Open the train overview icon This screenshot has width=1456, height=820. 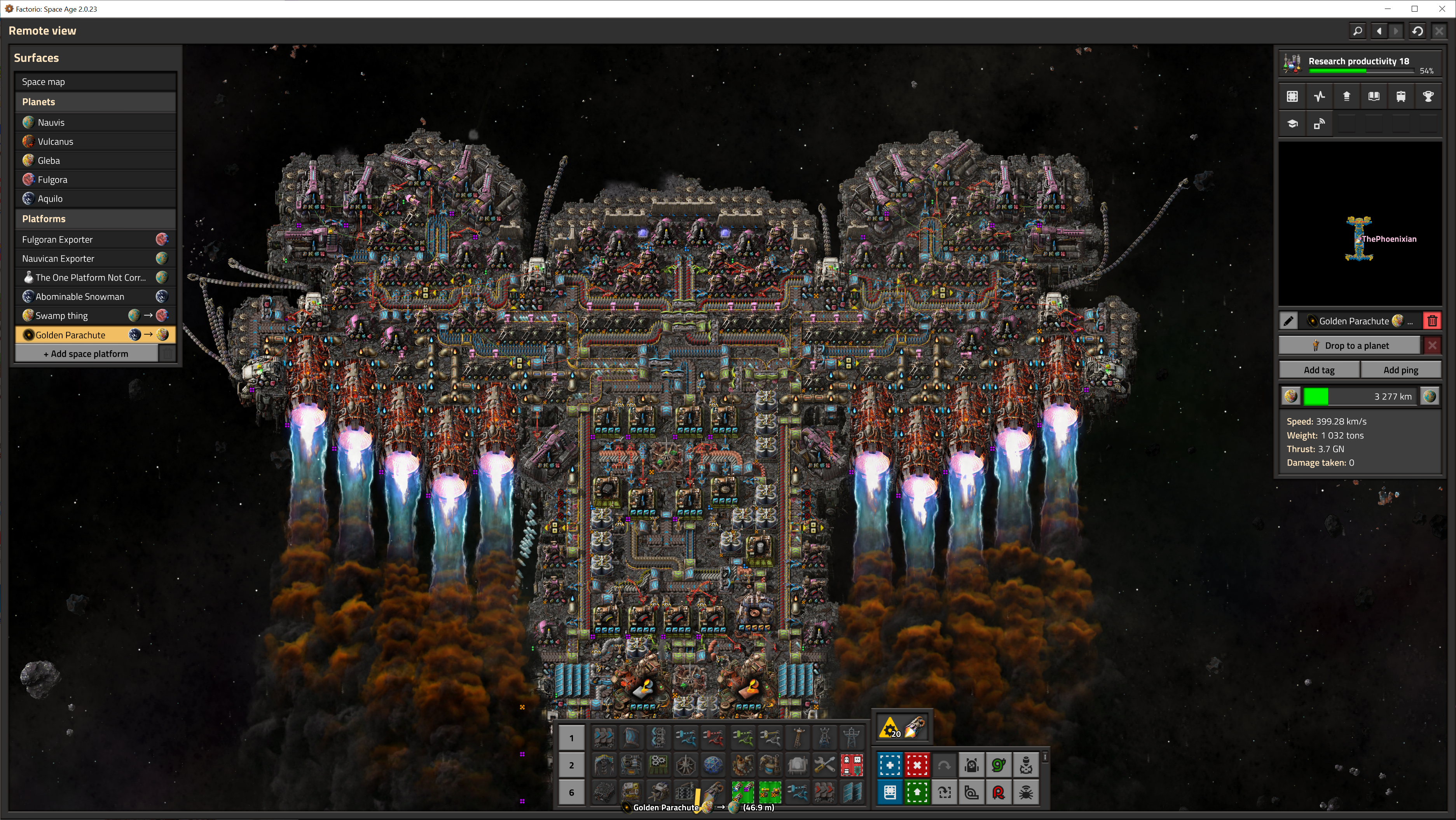pyautogui.click(x=1400, y=97)
